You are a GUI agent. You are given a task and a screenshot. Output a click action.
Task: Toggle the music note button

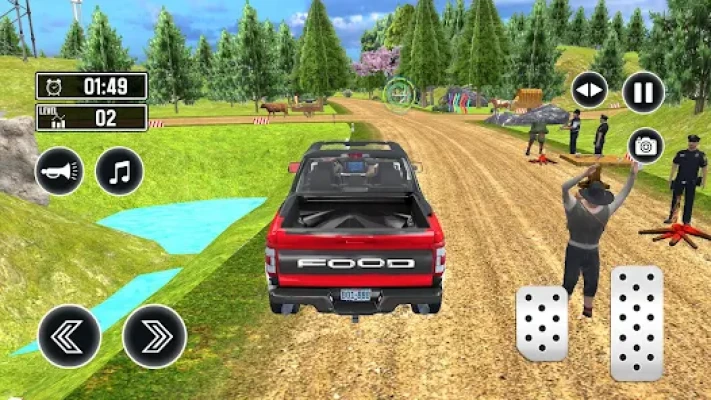tap(119, 171)
